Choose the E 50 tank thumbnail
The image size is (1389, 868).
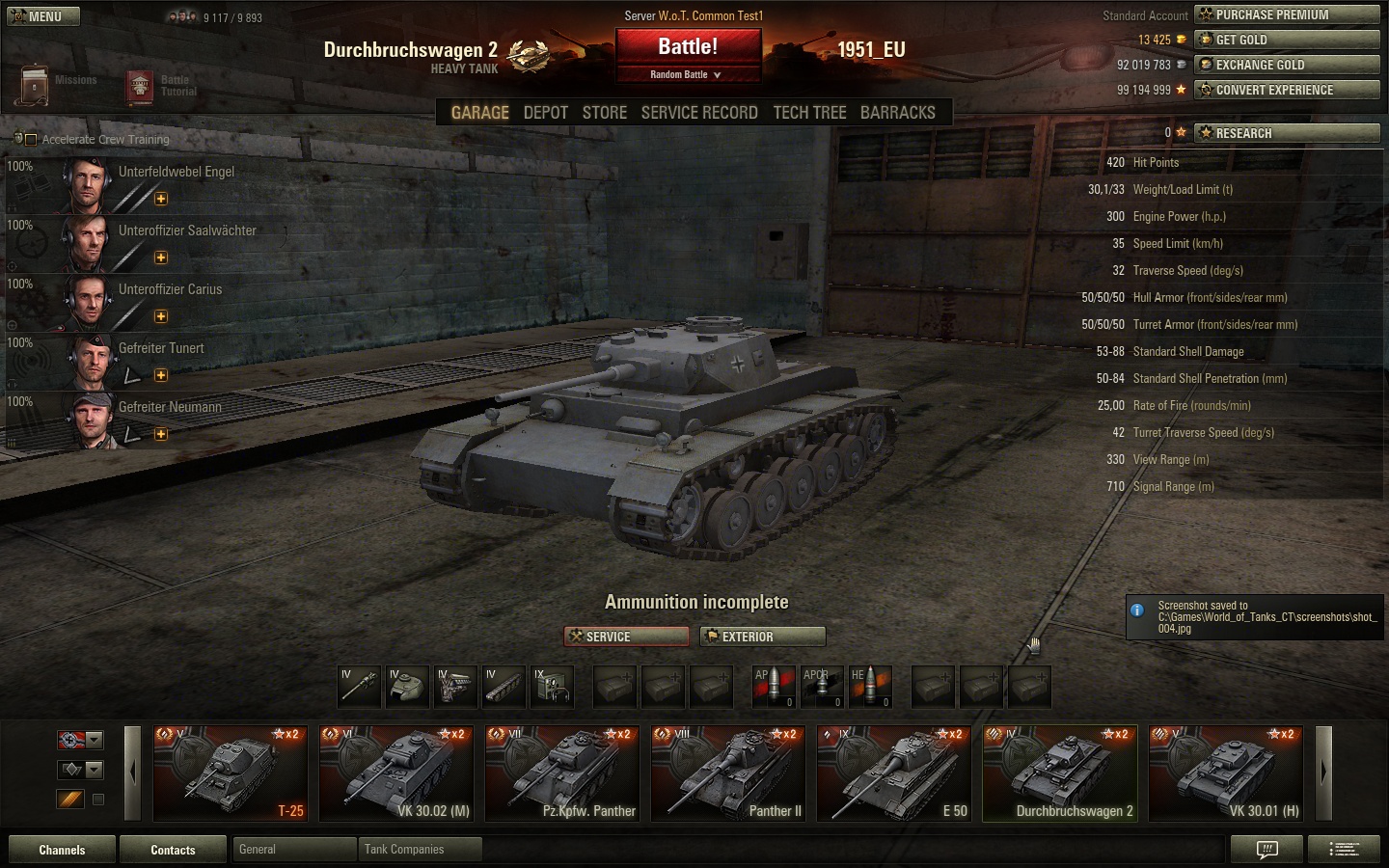tap(894, 773)
